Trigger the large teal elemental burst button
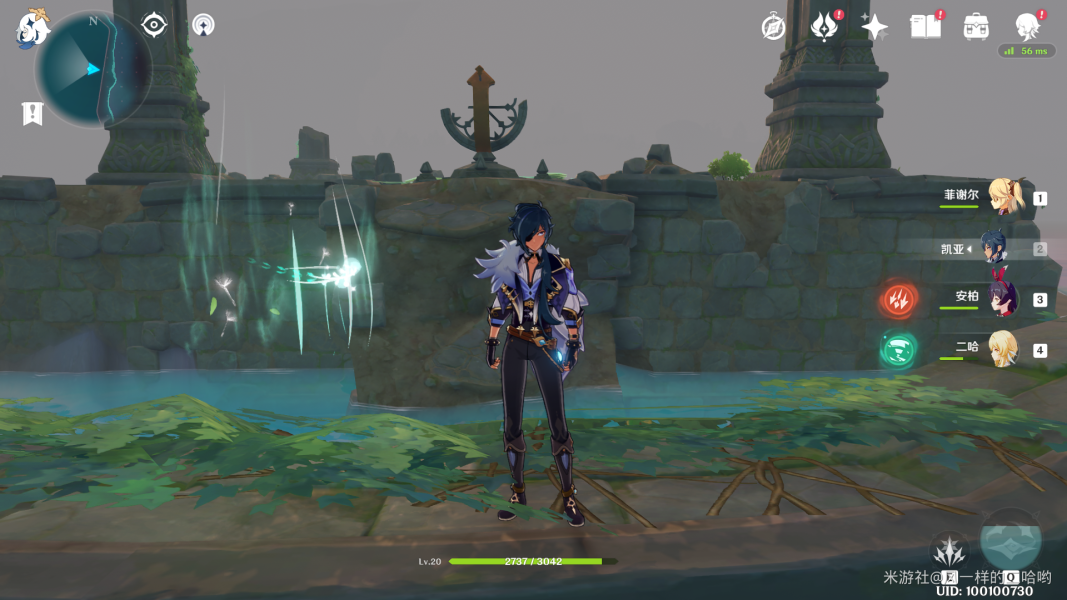The image size is (1067, 600). click(1010, 541)
